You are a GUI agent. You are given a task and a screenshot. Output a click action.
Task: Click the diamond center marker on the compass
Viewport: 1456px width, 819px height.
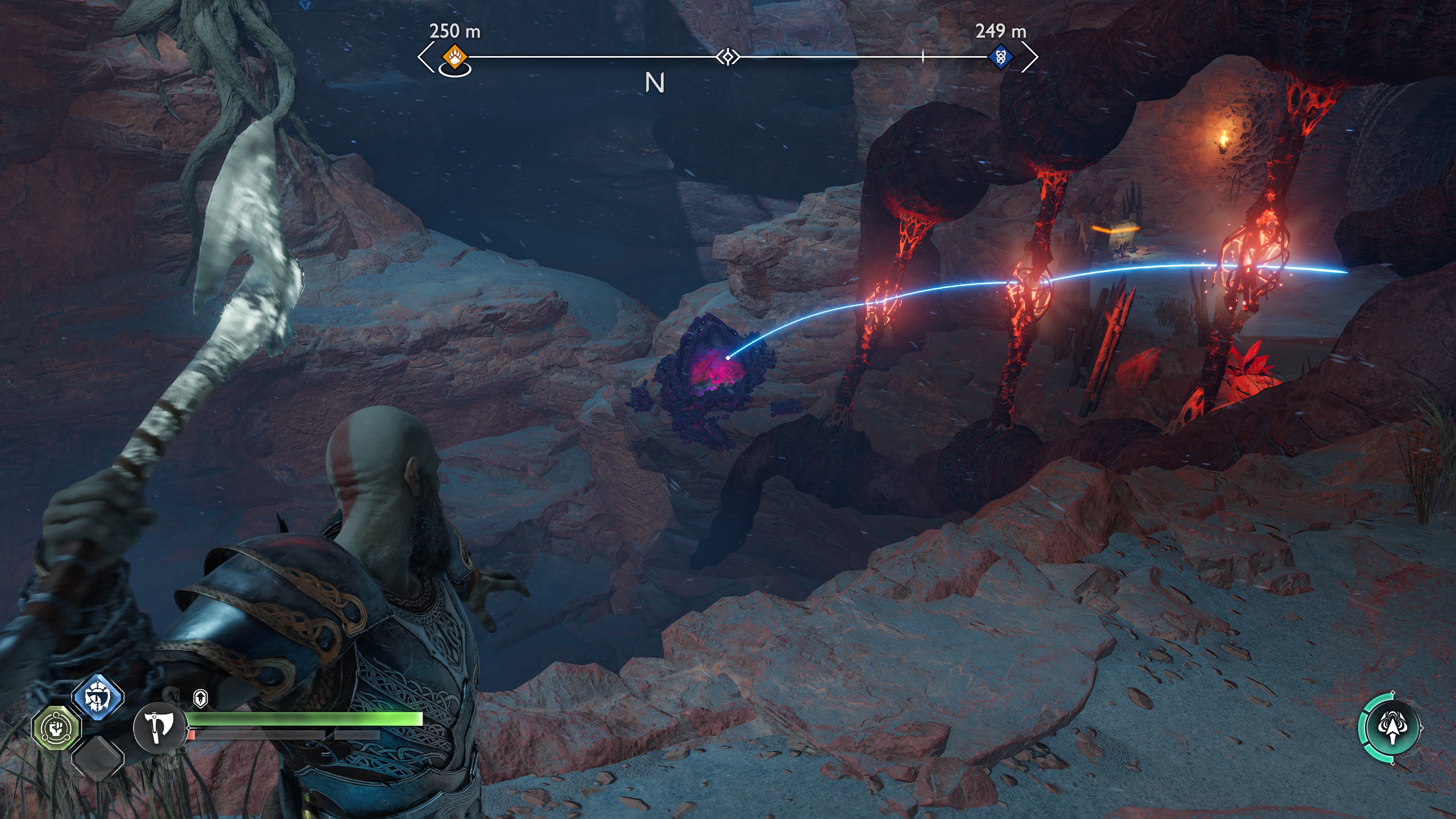point(728,56)
